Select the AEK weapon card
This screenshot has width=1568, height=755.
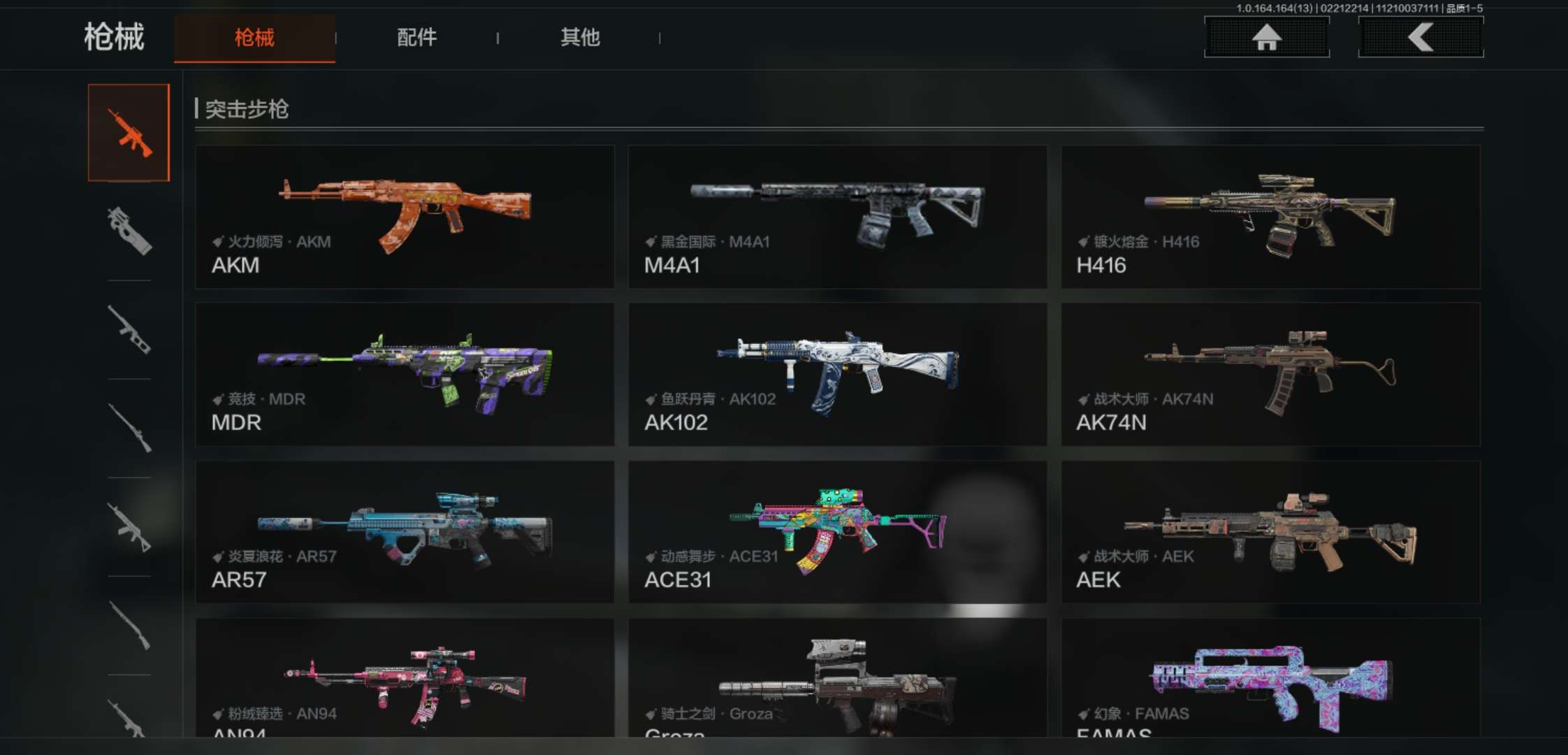click(1270, 531)
